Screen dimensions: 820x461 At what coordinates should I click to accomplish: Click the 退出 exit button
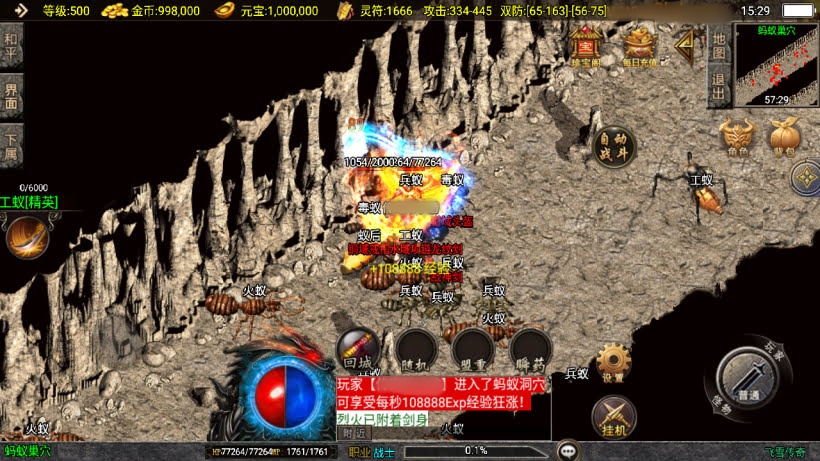point(718,83)
